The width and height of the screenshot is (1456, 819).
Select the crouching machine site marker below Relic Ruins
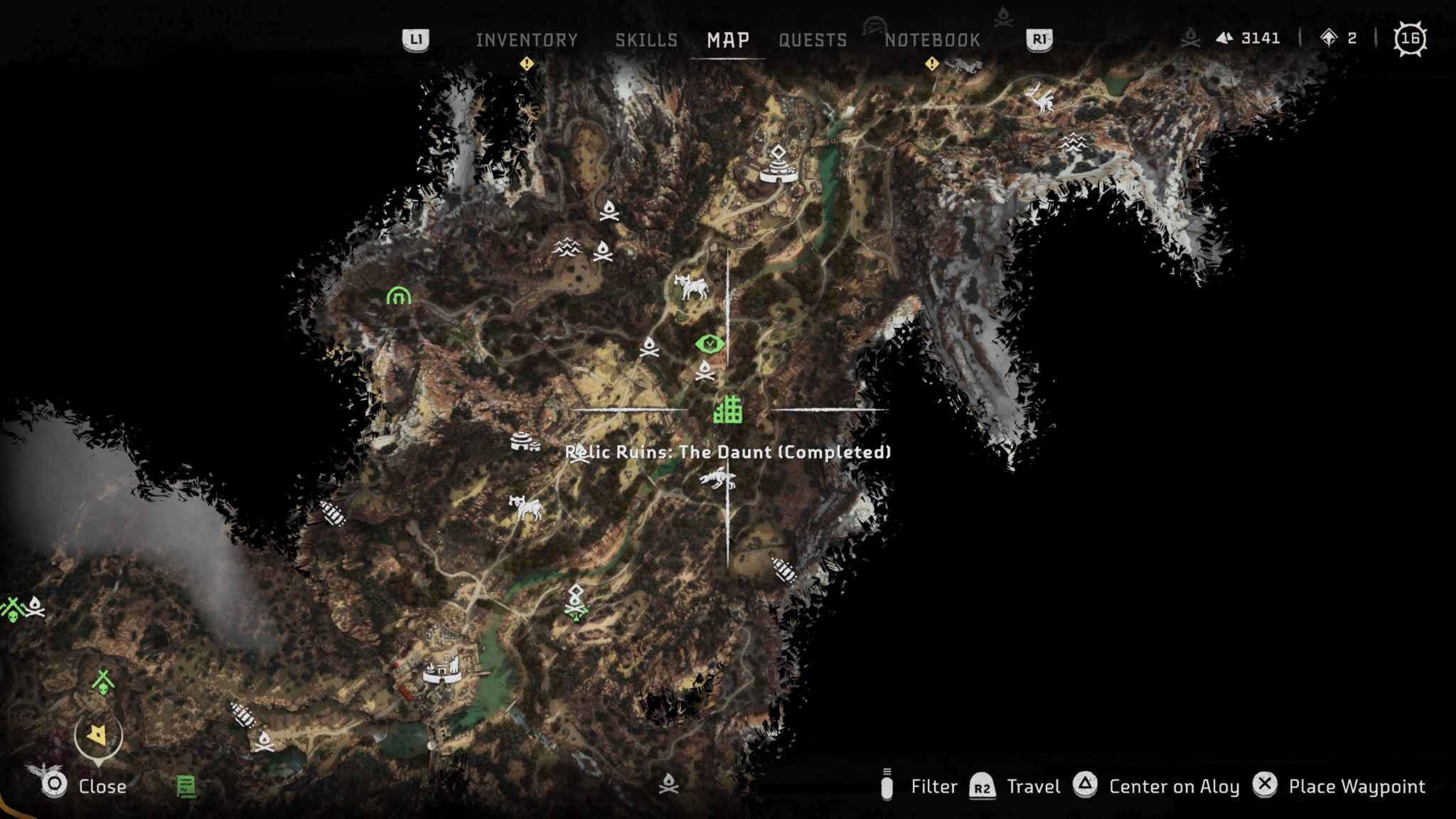point(718,478)
